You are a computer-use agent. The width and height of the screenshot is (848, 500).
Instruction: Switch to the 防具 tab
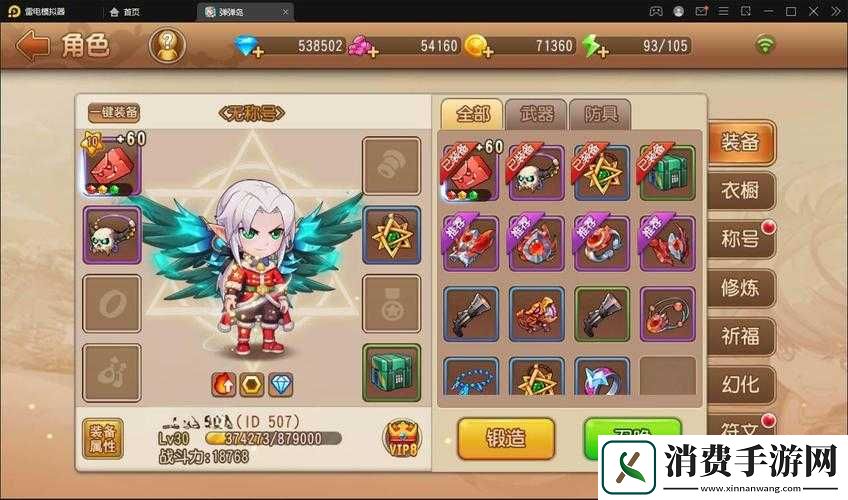click(x=600, y=114)
